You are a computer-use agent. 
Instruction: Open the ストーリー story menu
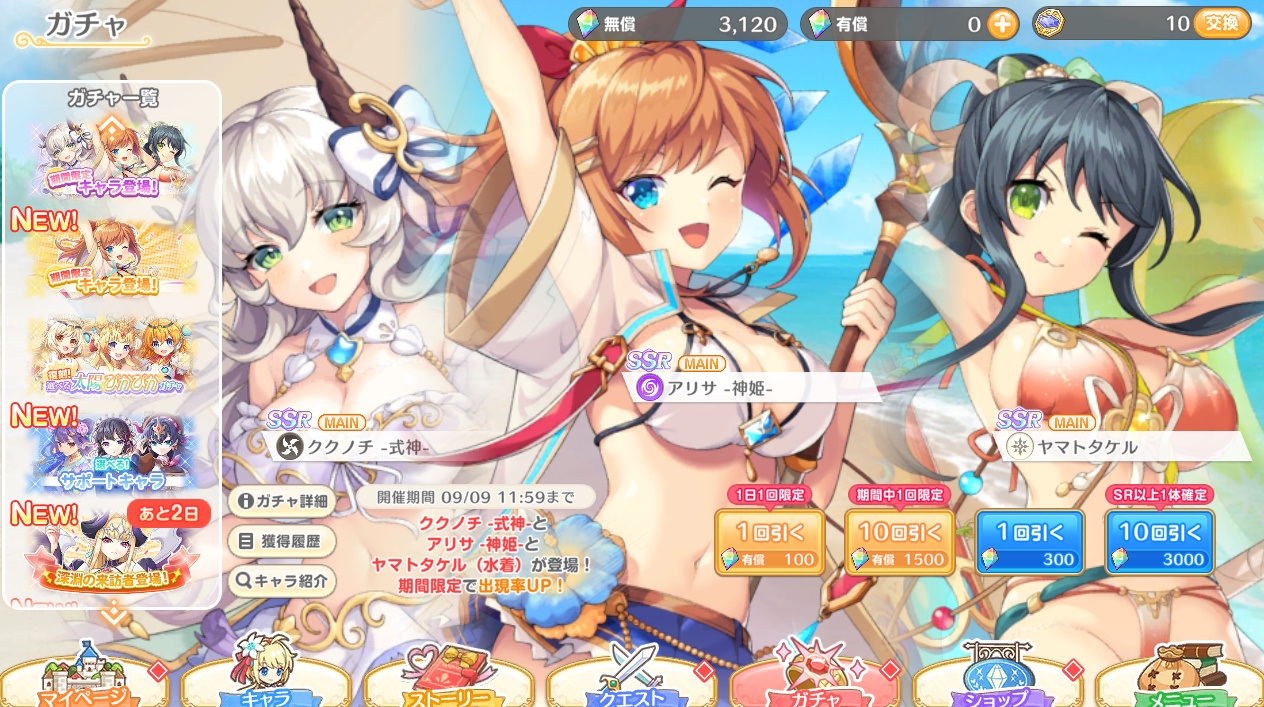pyautogui.click(x=450, y=685)
